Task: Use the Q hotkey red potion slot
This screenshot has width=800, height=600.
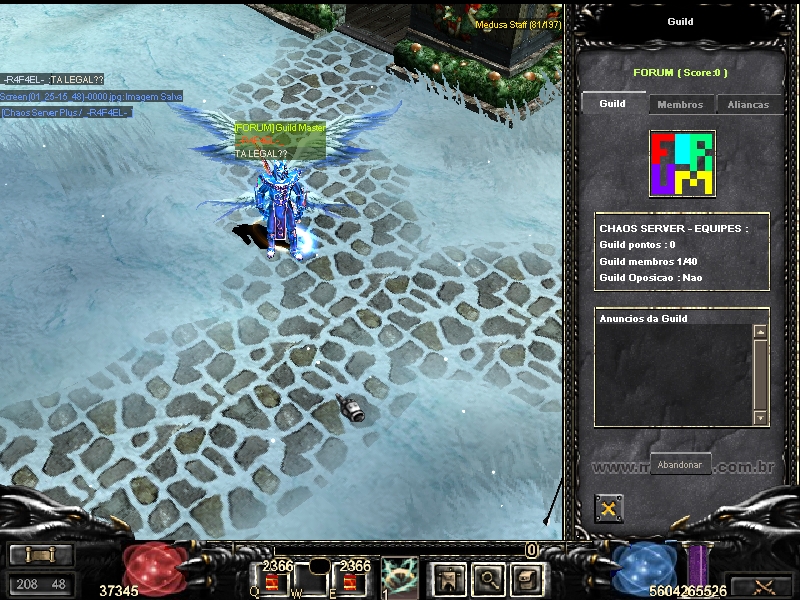Action: (x=271, y=583)
